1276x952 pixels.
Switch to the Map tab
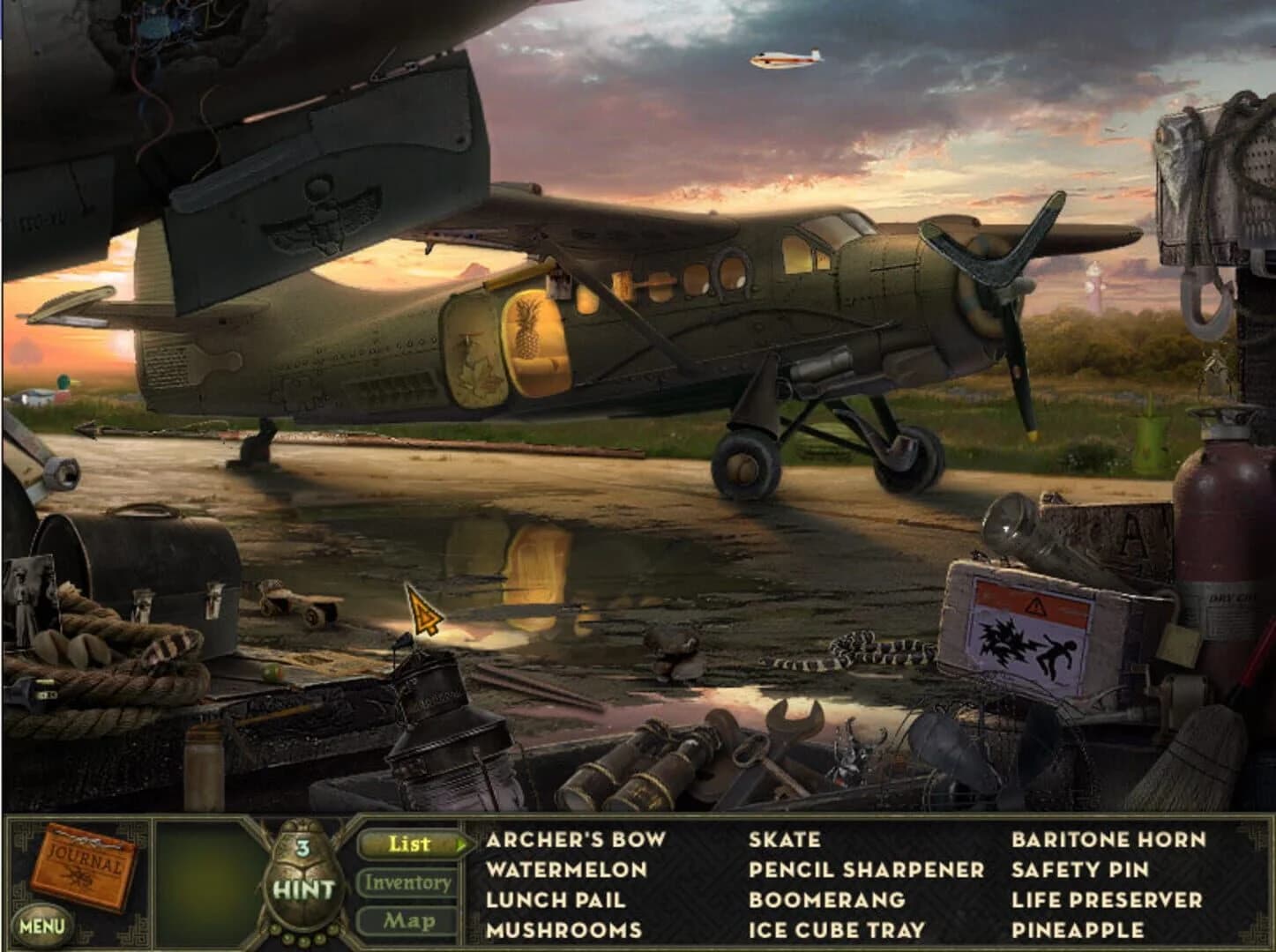[x=409, y=919]
